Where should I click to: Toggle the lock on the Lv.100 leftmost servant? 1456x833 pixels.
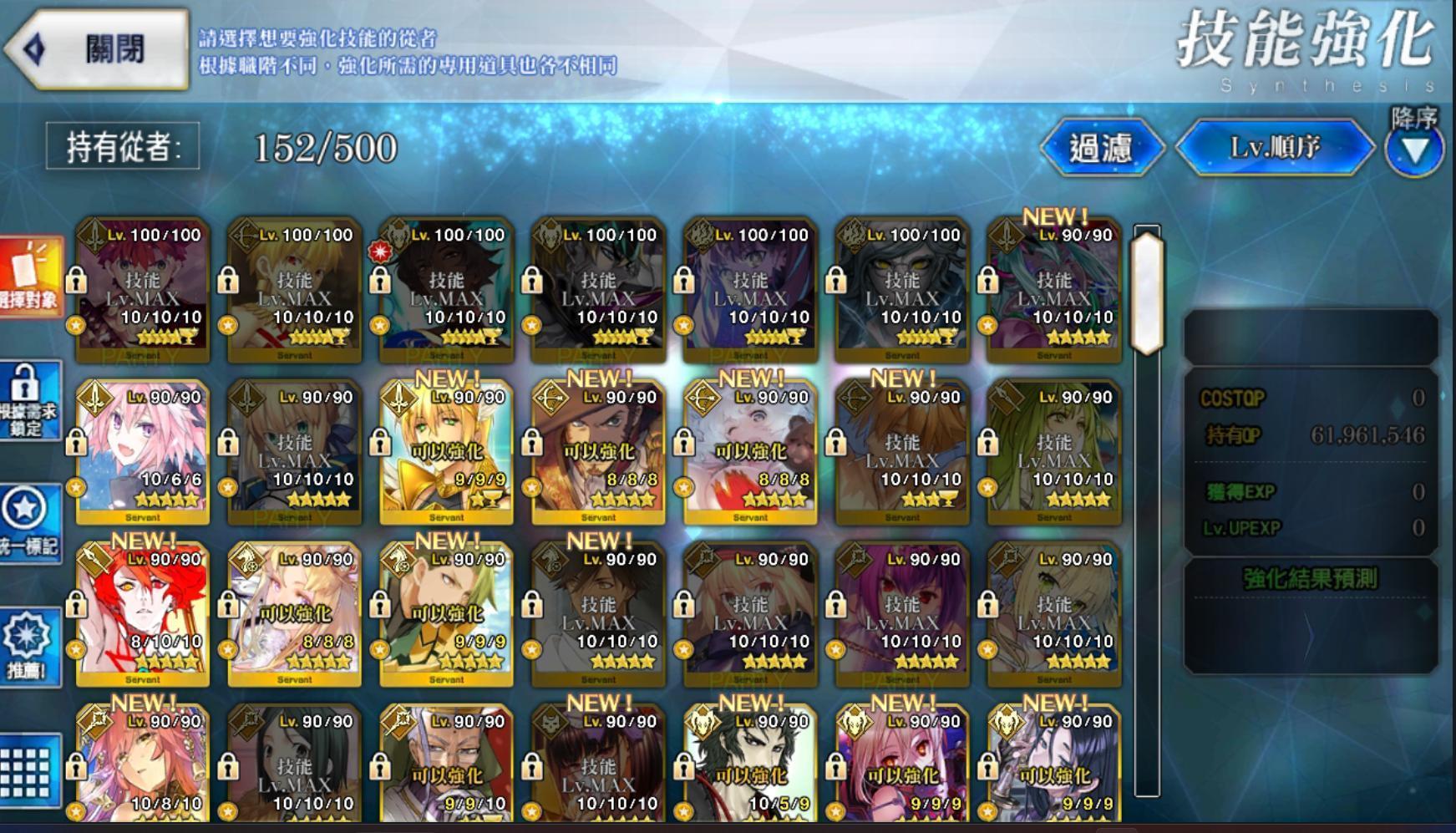tap(76, 280)
